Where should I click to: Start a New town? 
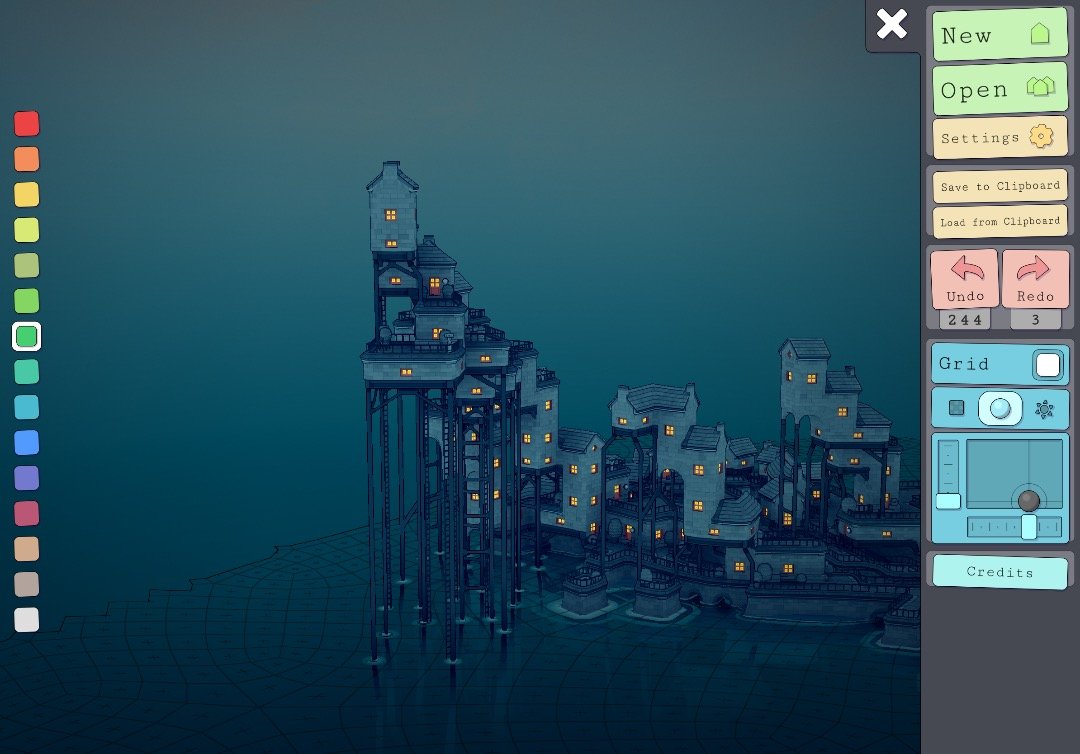999,35
